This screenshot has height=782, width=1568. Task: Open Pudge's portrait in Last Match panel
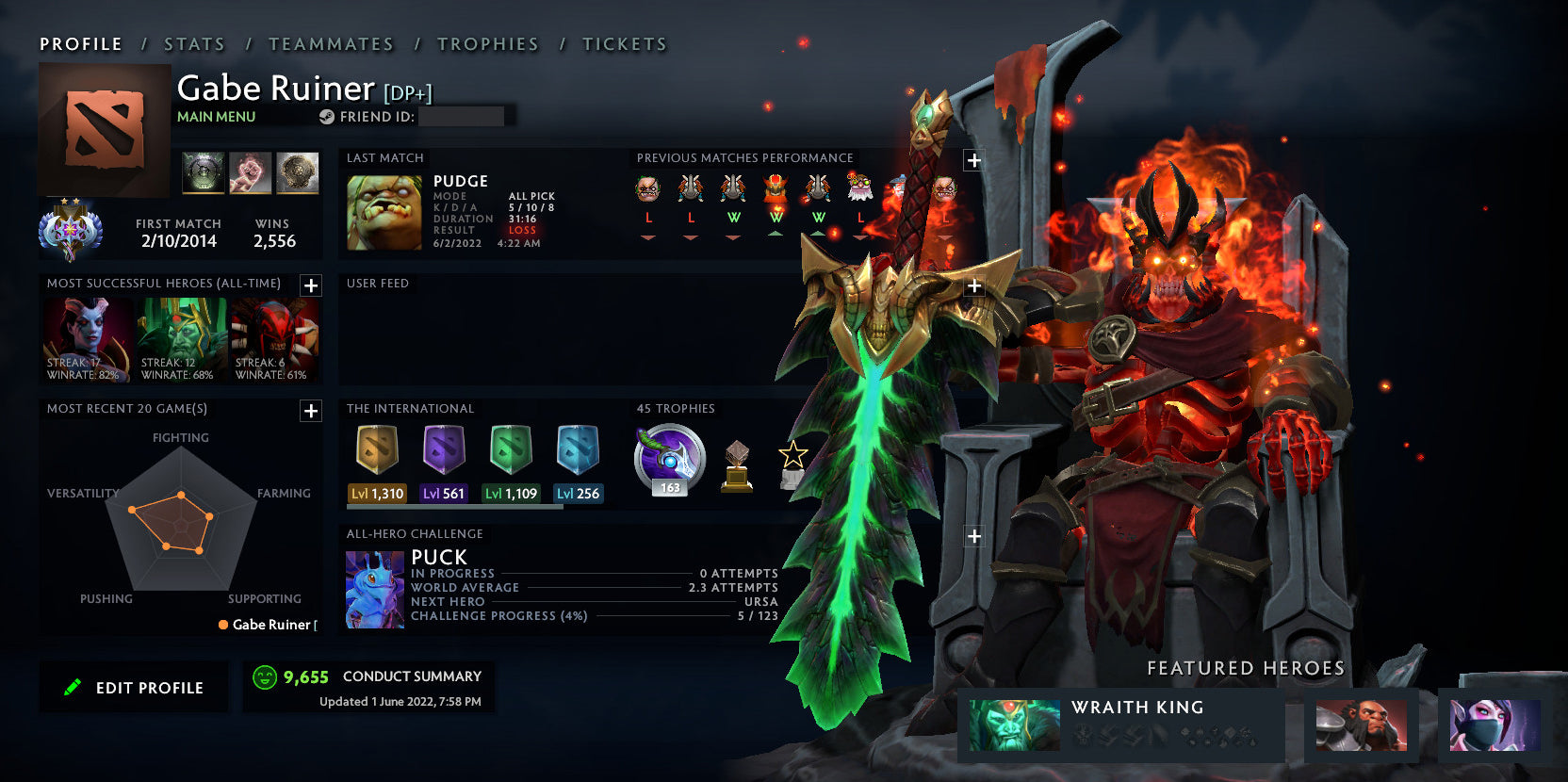[384, 214]
